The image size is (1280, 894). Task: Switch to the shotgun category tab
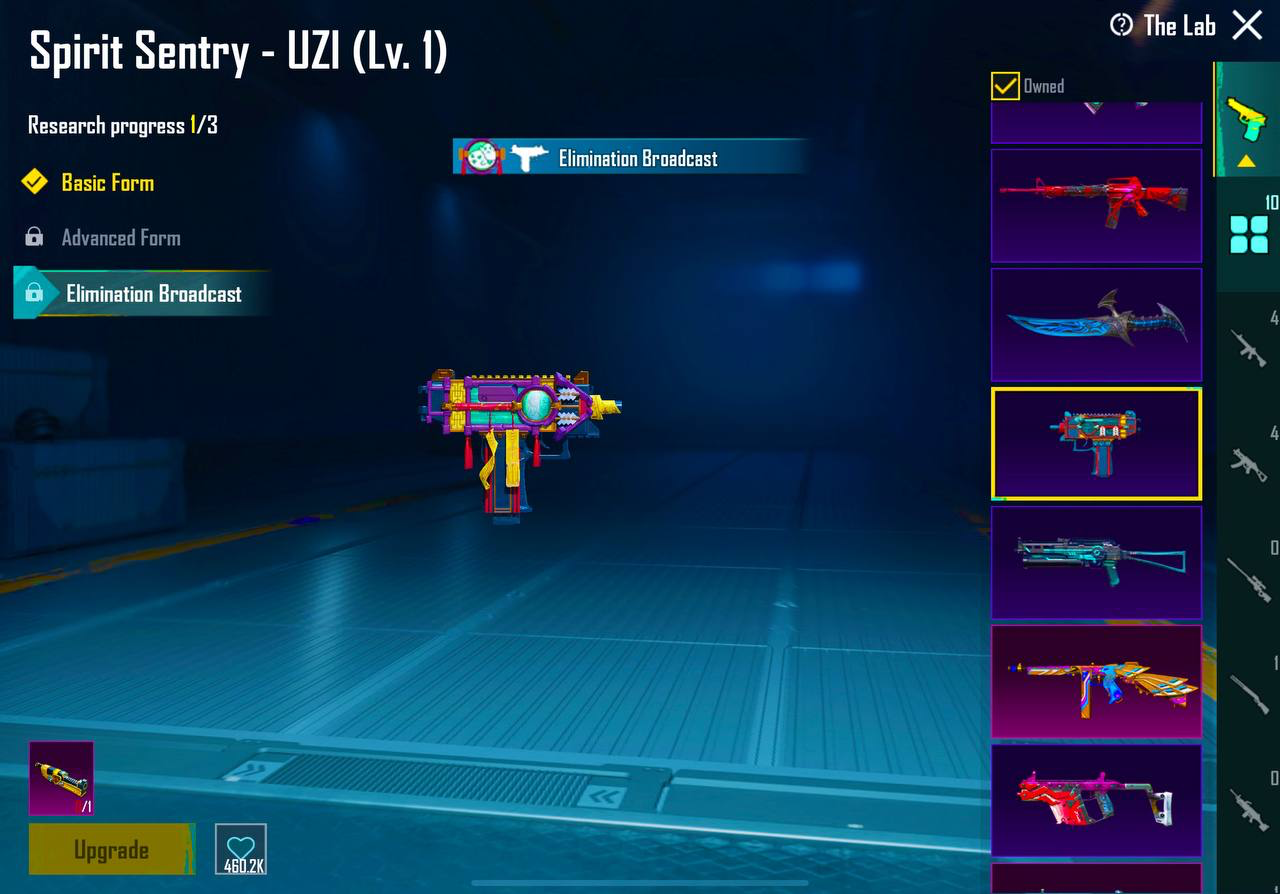(x=1249, y=692)
